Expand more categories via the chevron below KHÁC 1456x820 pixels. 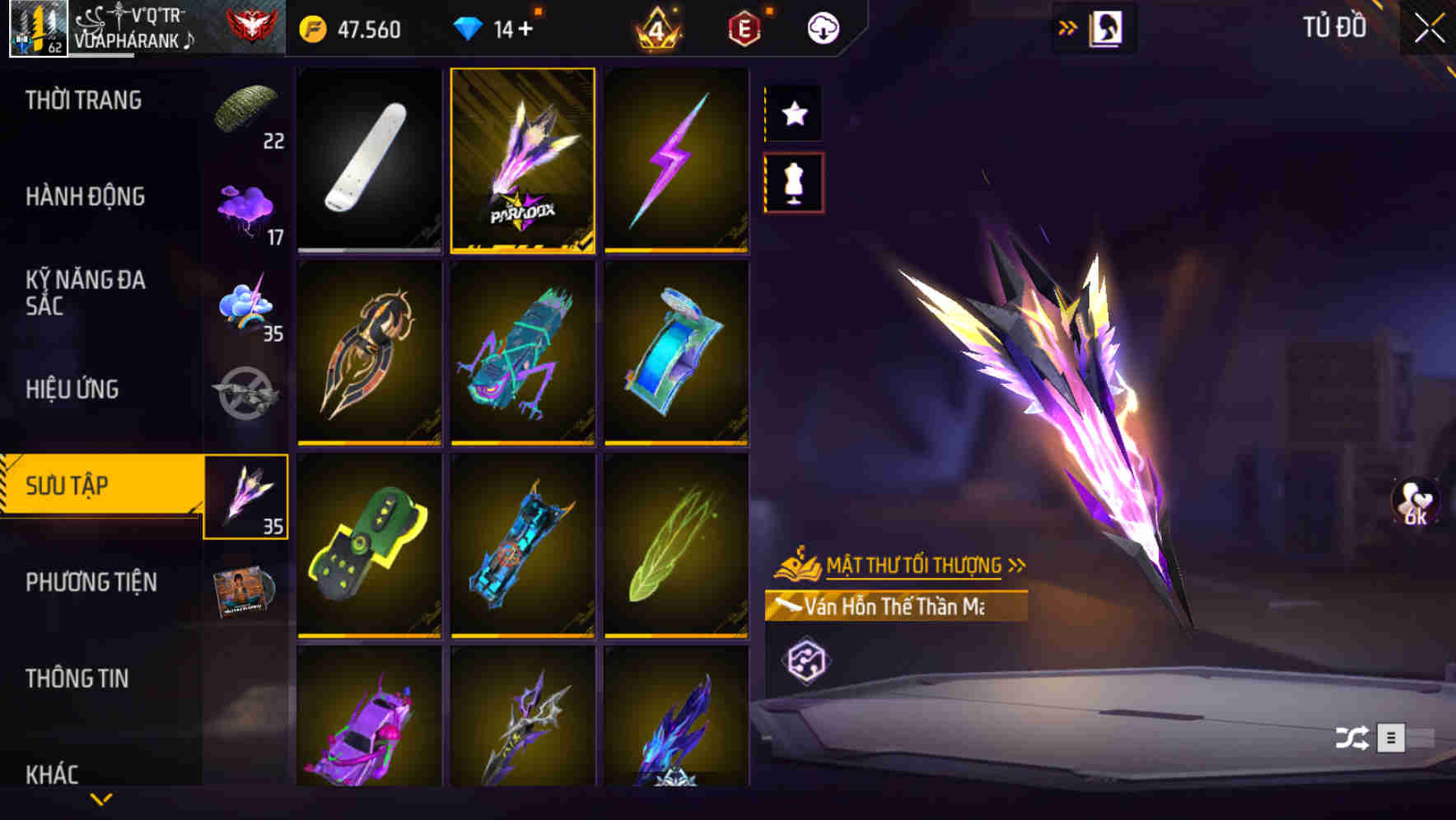[101, 799]
